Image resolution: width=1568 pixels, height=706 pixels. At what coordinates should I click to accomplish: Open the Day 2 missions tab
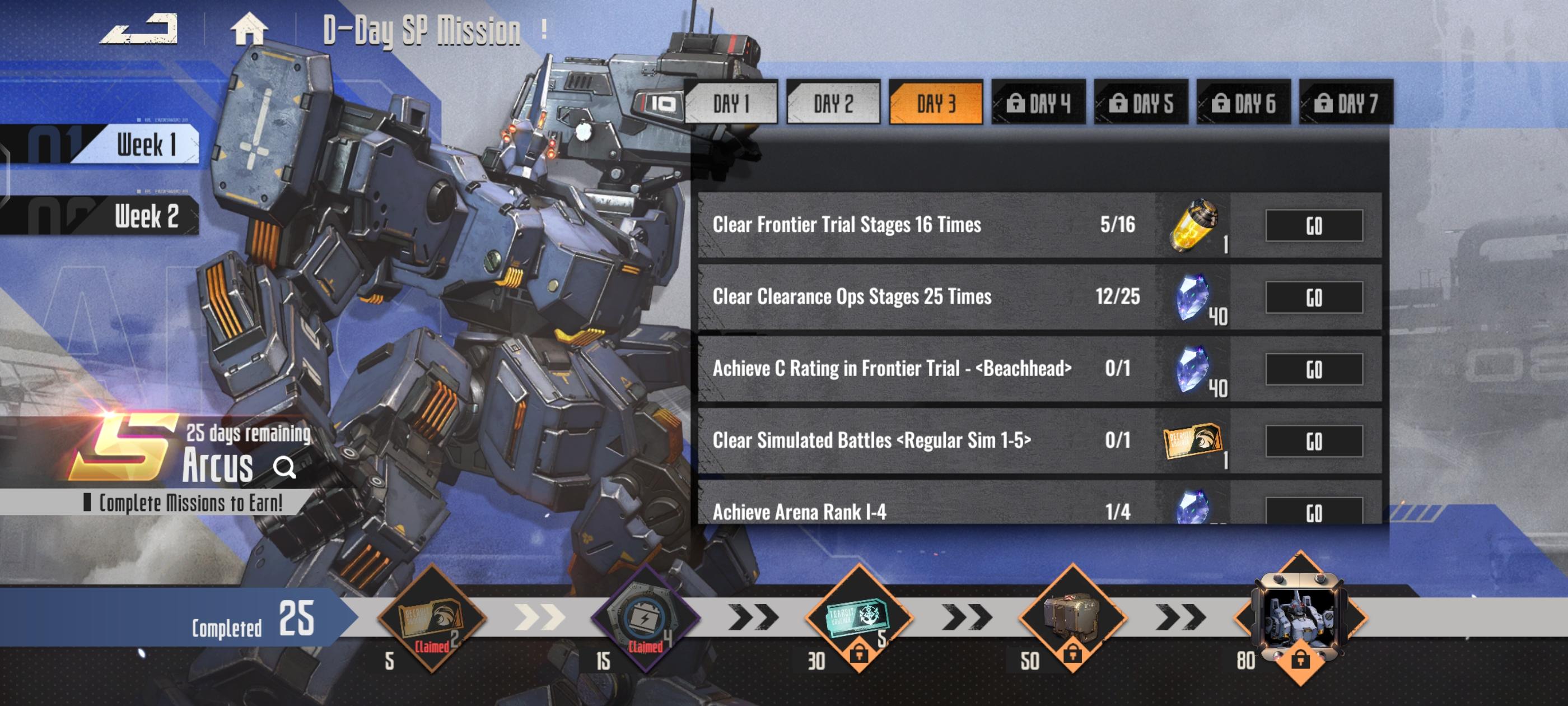click(833, 104)
